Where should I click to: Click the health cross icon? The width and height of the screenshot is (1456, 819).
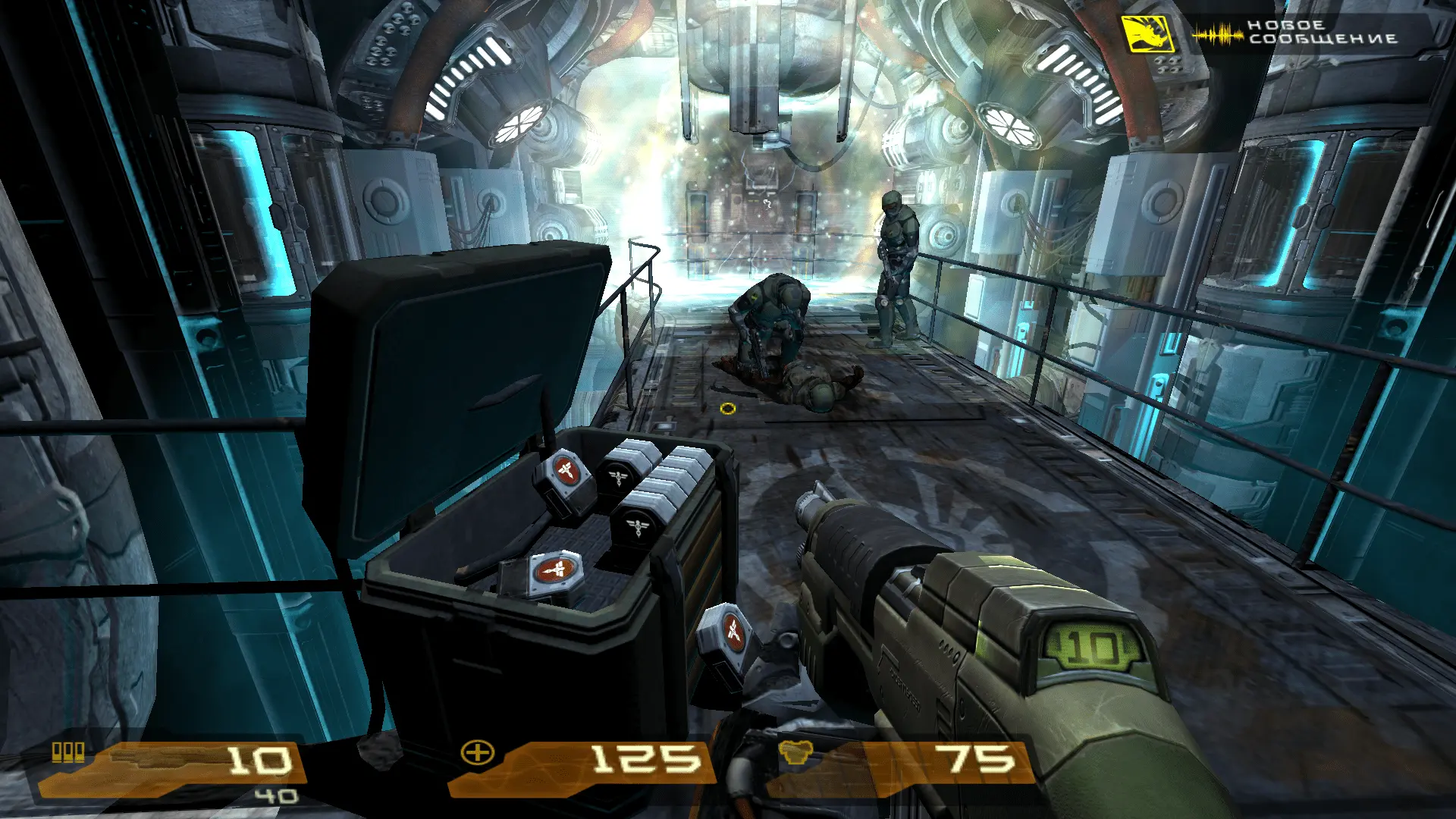[x=478, y=753]
